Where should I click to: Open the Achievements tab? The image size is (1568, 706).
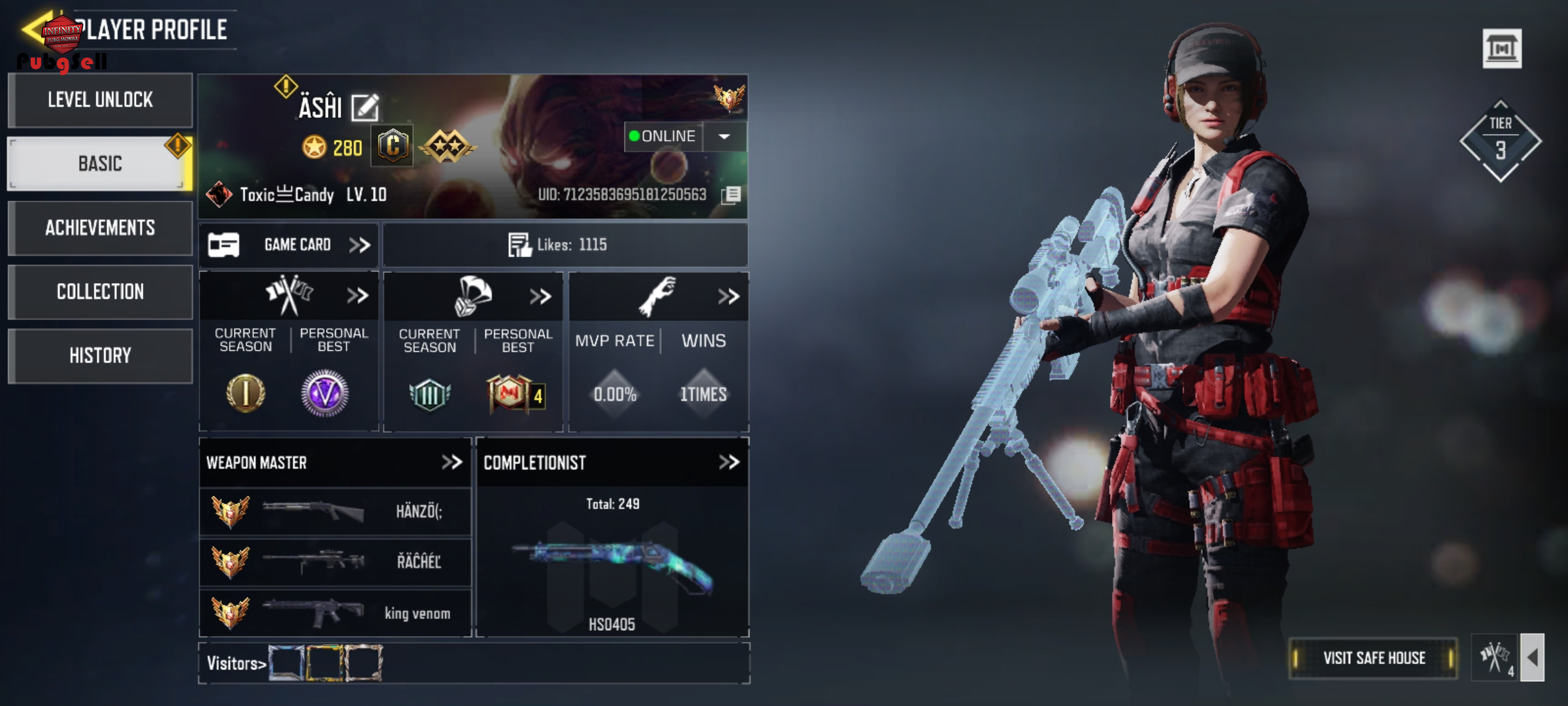pyautogui.click(x=100, y=227)
